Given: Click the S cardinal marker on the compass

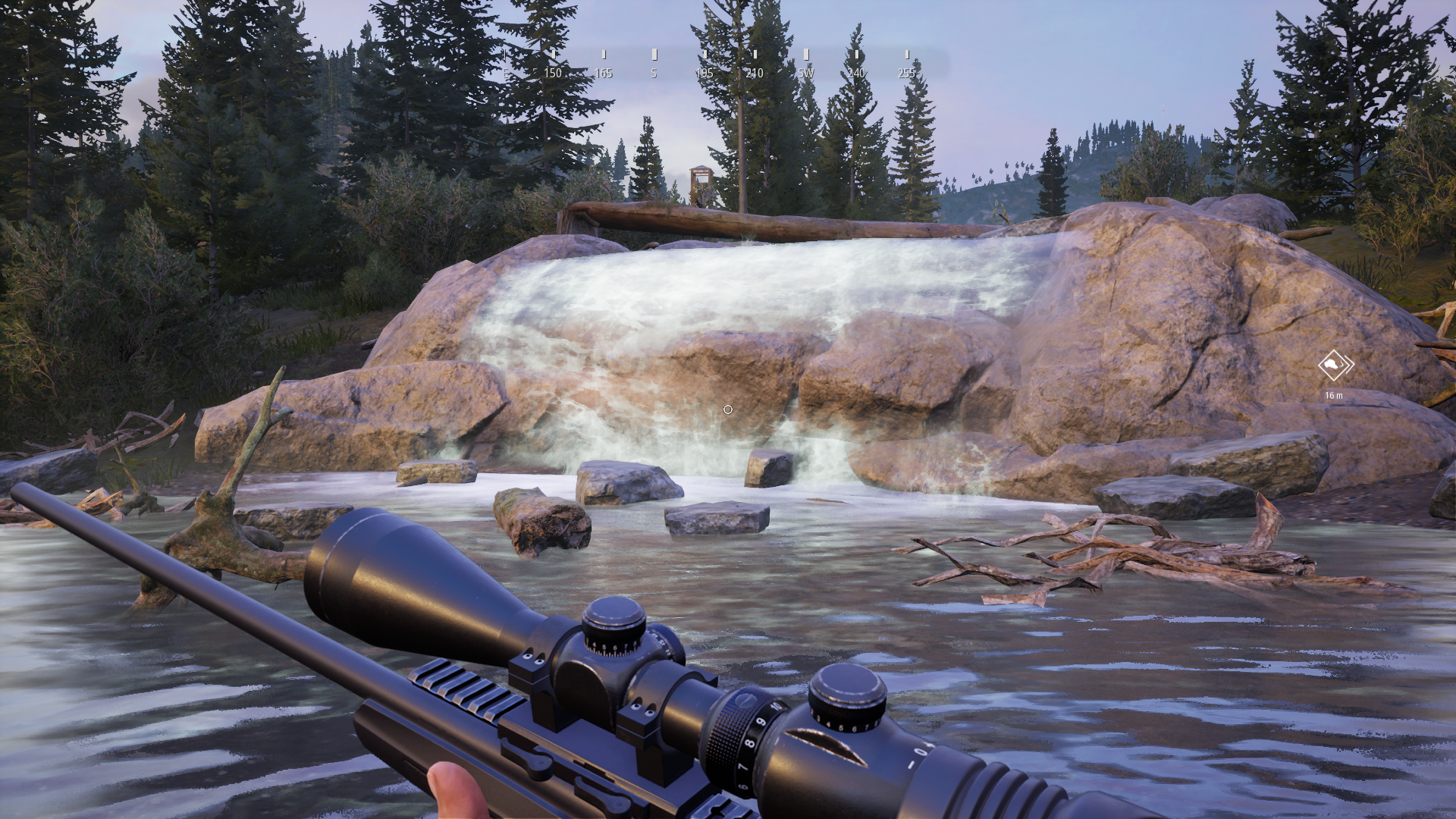Looking at the screenshot, I should click(652, 74).
